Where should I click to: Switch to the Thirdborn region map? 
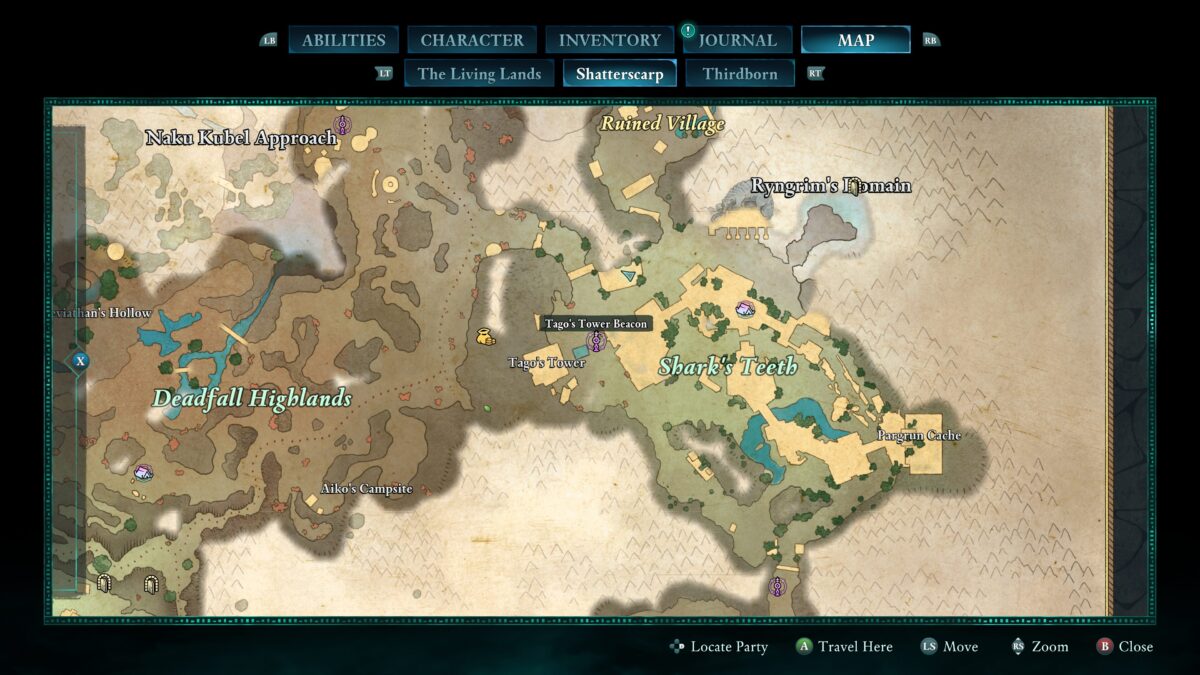(x=740, y=74)
